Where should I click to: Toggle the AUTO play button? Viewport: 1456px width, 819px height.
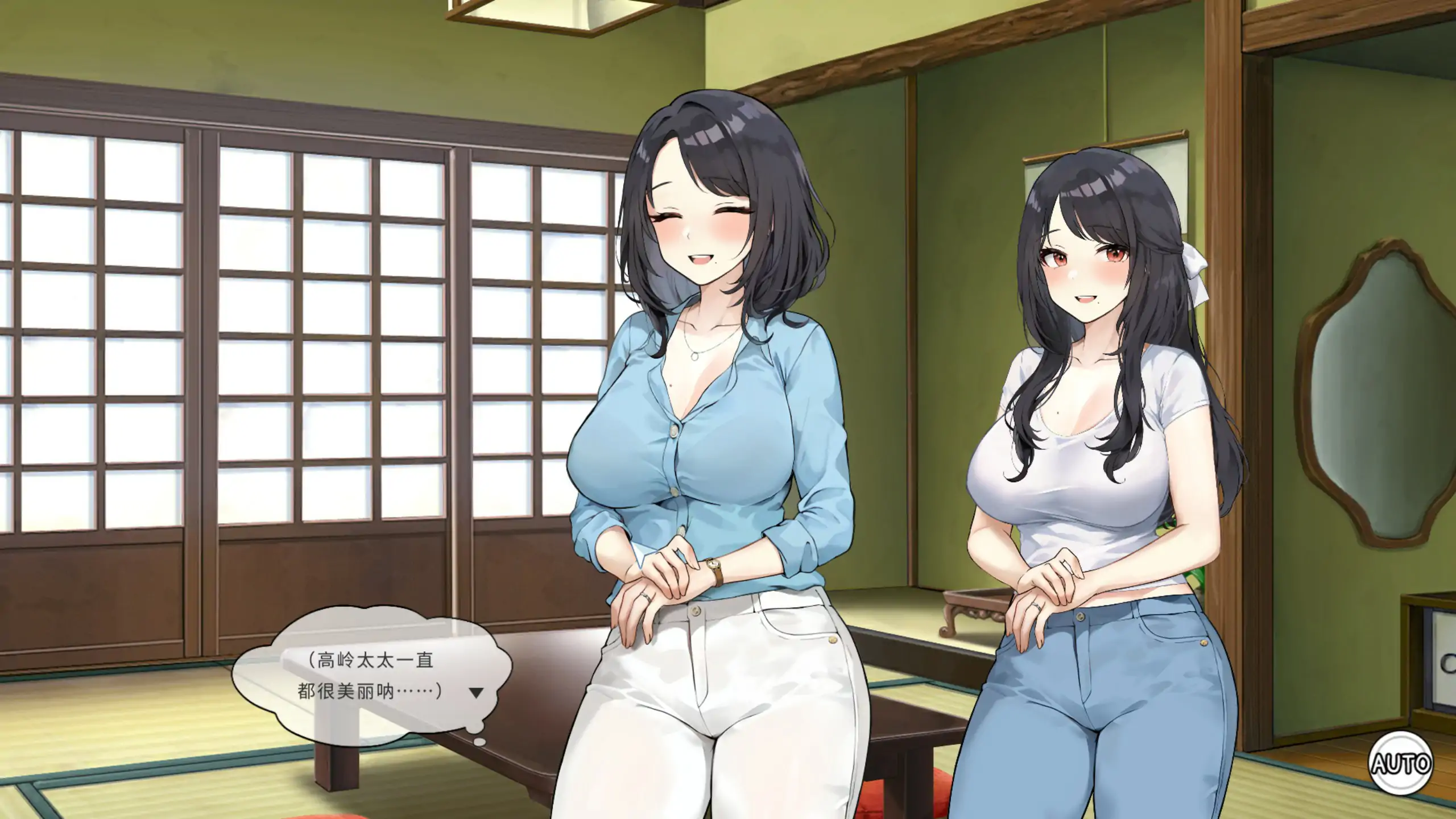(x=1400, y=763)
